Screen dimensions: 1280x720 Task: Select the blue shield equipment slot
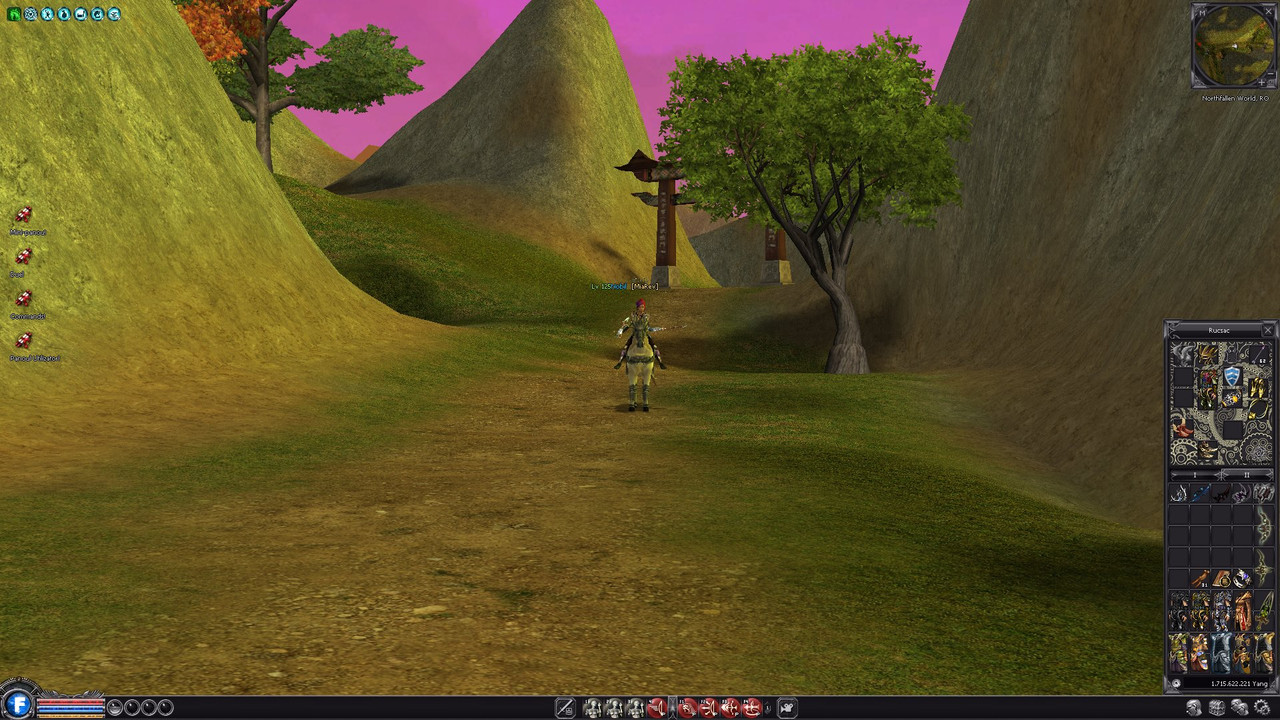(1233, 376)
